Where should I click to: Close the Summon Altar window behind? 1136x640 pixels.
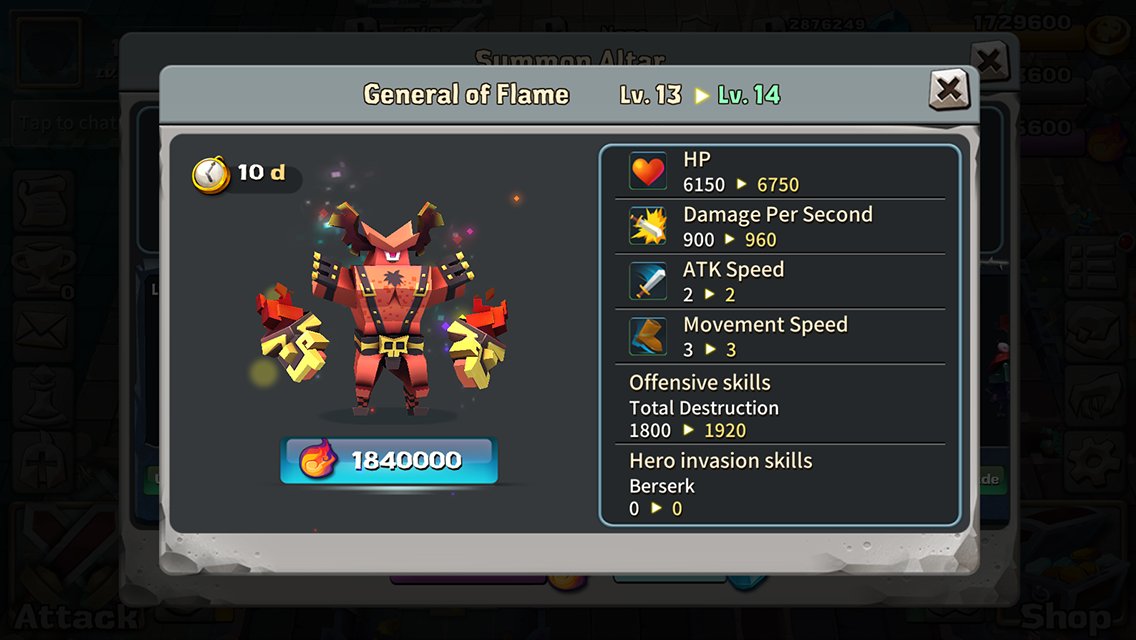[x=990, y=60]
